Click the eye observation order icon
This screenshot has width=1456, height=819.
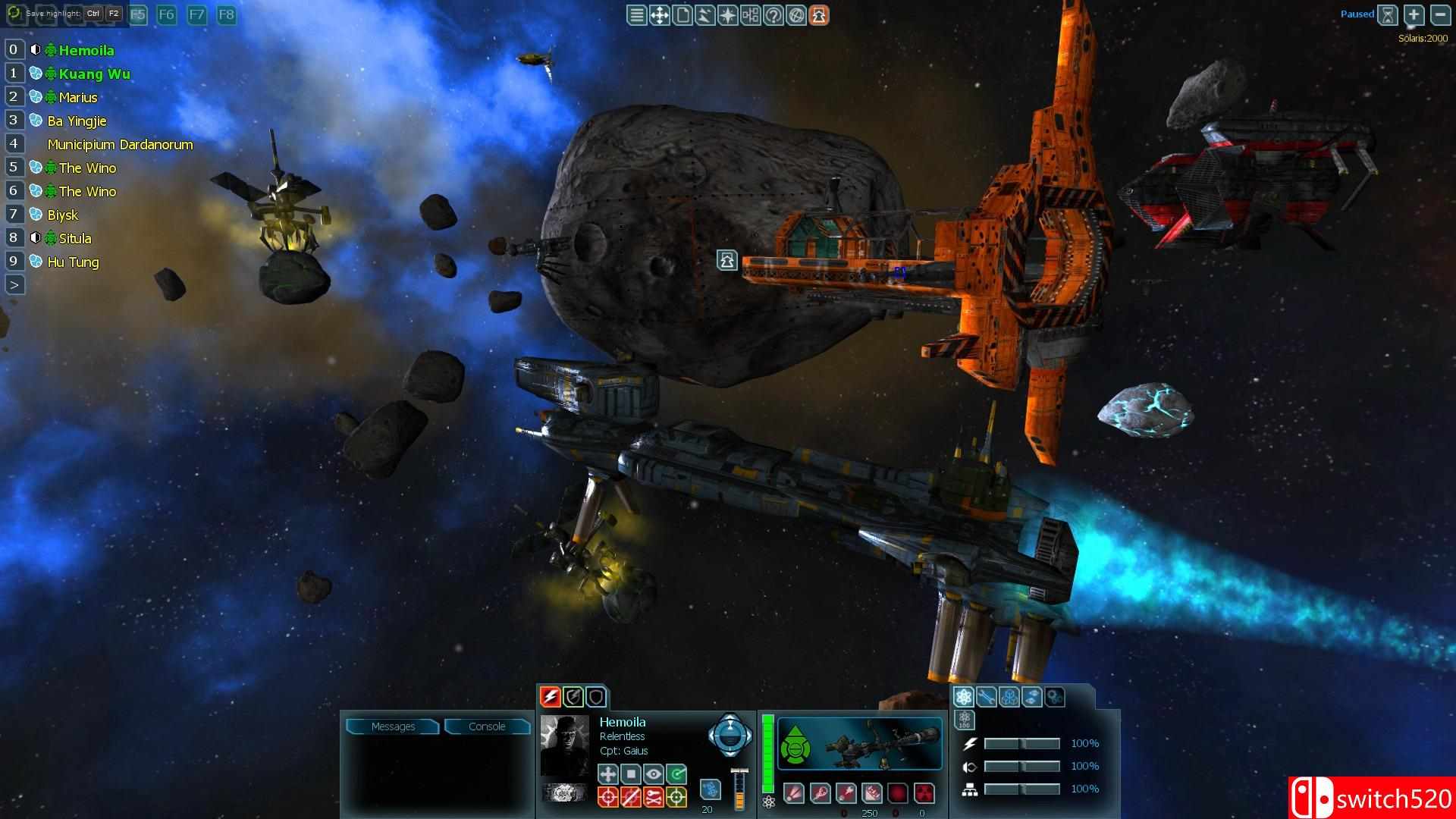click(653, 774)
